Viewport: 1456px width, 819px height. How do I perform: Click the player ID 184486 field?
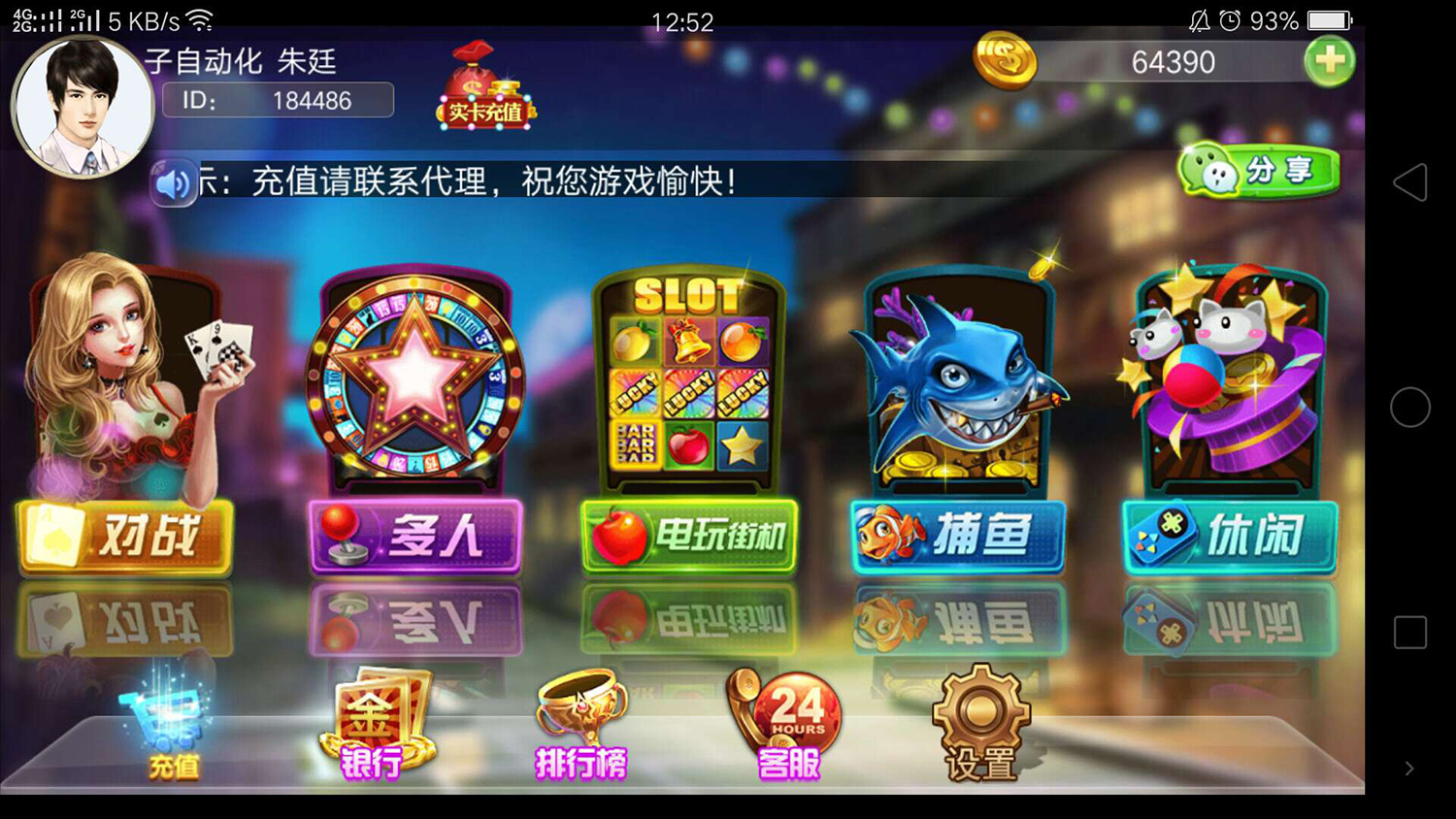pos(280,99)
